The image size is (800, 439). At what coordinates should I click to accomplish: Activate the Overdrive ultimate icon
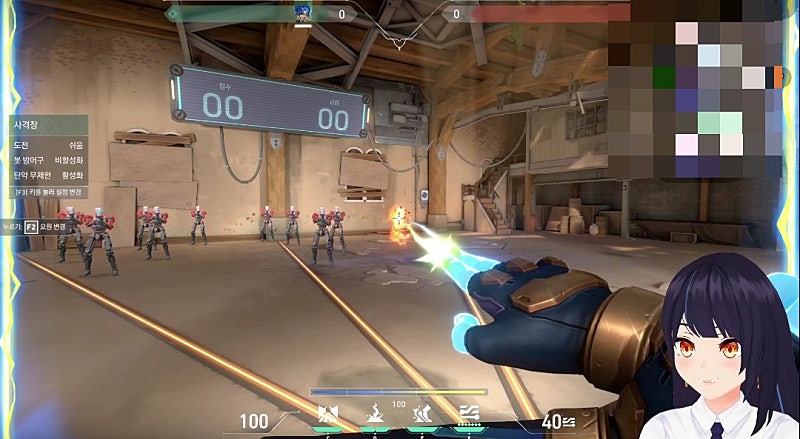[x=467, y=415]
